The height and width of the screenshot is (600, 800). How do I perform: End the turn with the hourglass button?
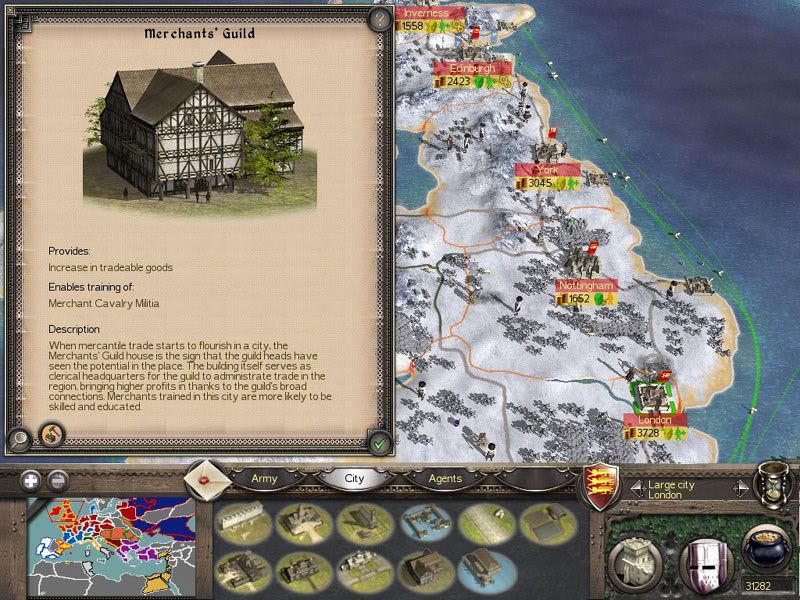click(x=774, y=484)
